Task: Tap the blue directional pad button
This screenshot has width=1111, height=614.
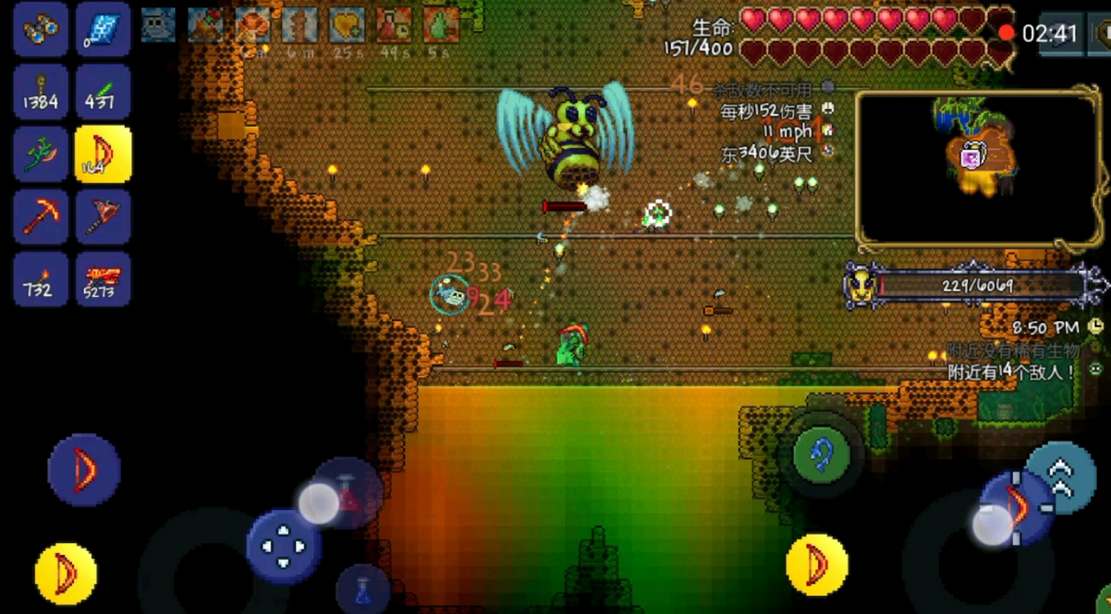Action: [x=283, y=545]
